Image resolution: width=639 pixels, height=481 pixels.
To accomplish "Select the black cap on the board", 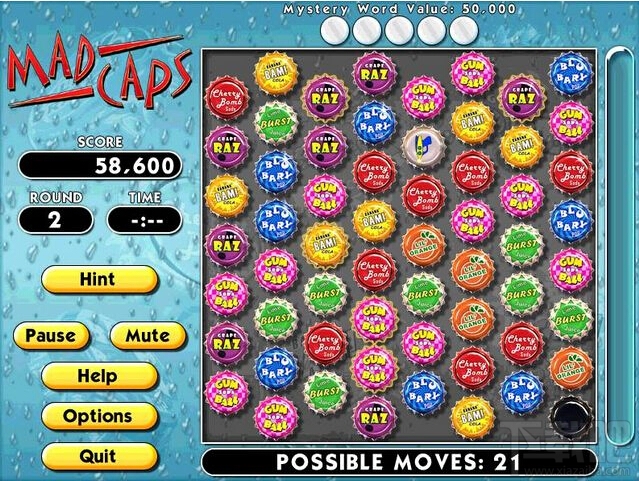I will pos(570,412).
